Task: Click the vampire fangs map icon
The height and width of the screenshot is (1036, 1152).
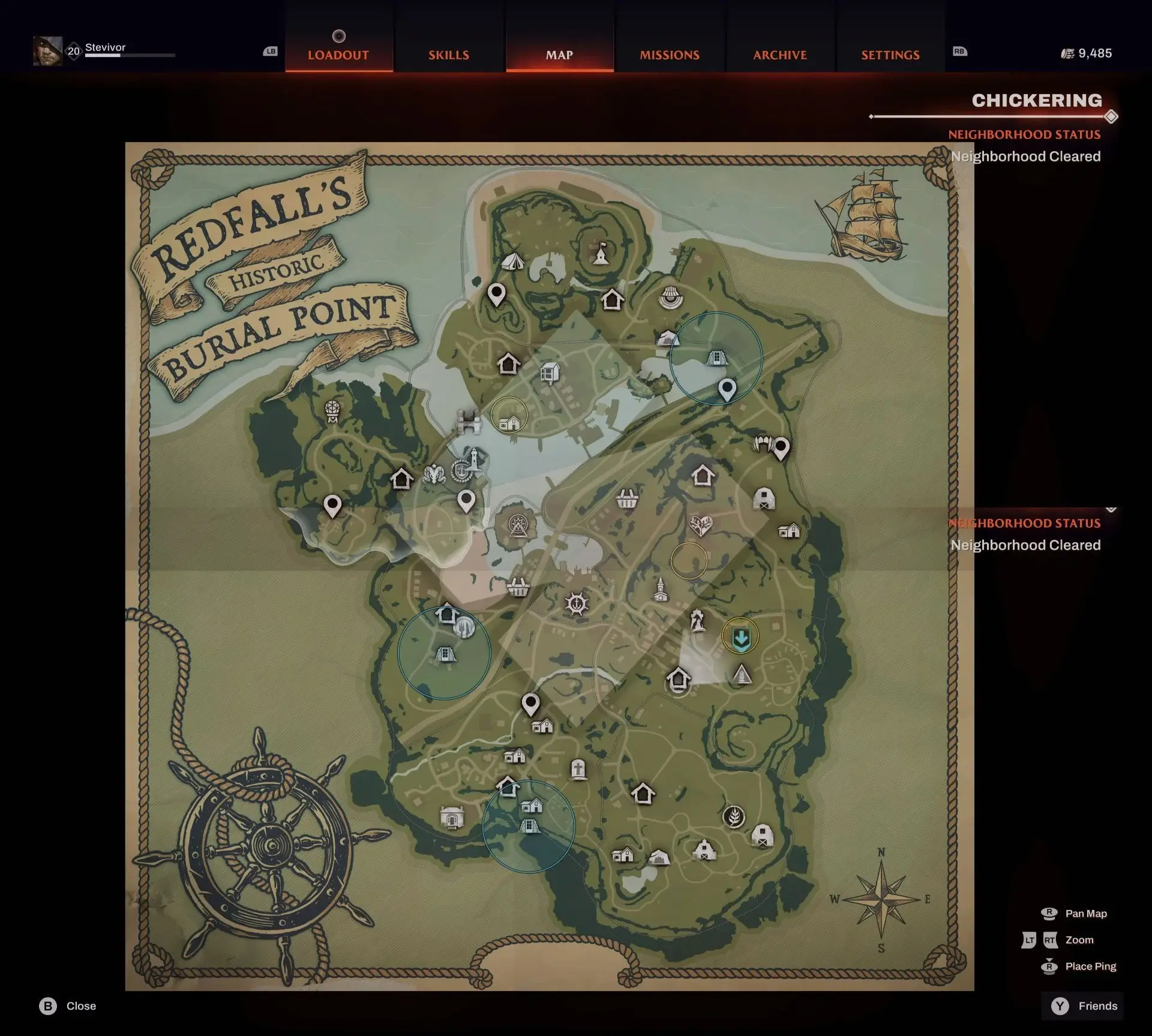Action: click(x=762, y=444)
